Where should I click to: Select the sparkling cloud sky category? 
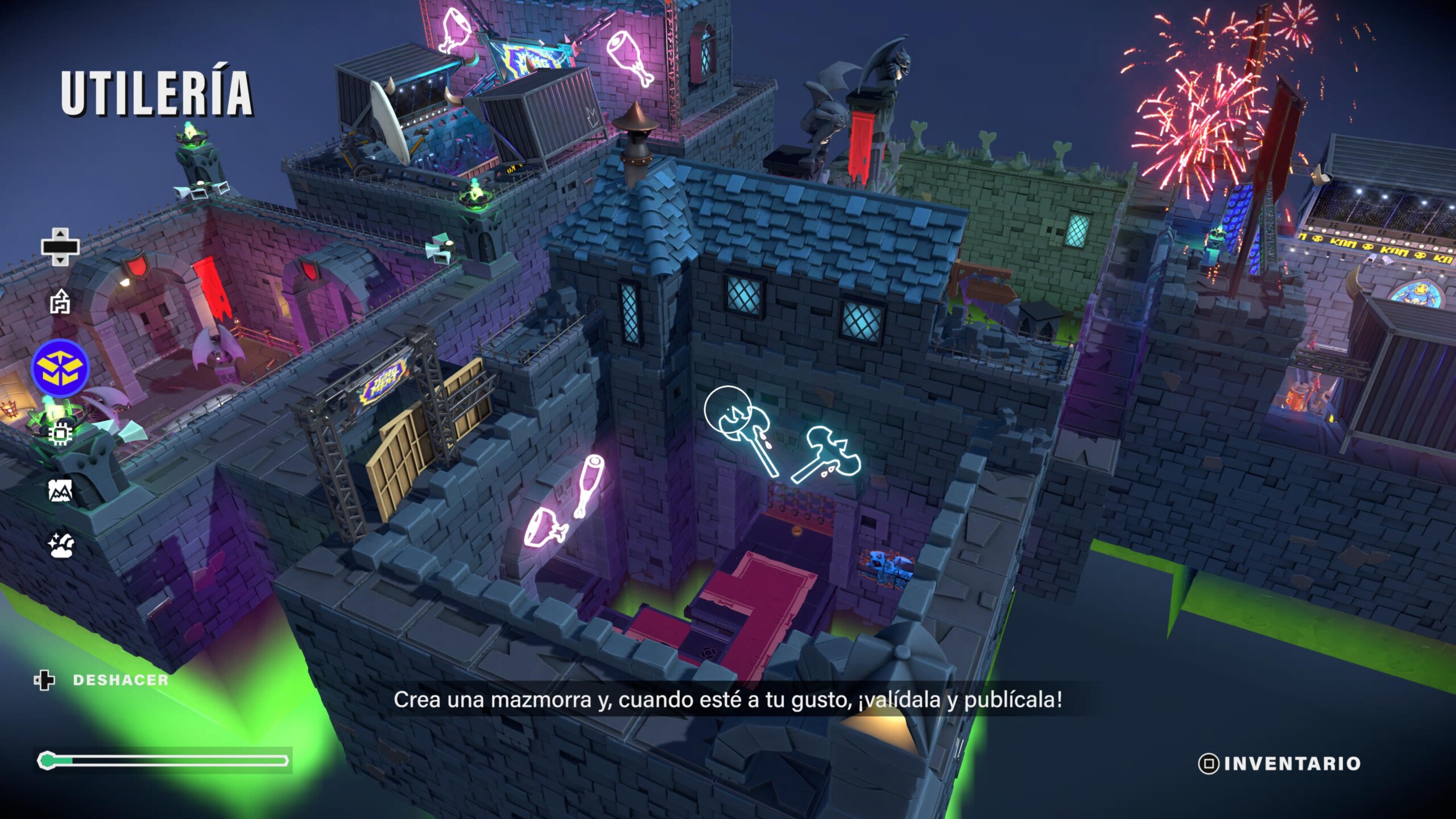pyautogui.click(x=61, y=545)
